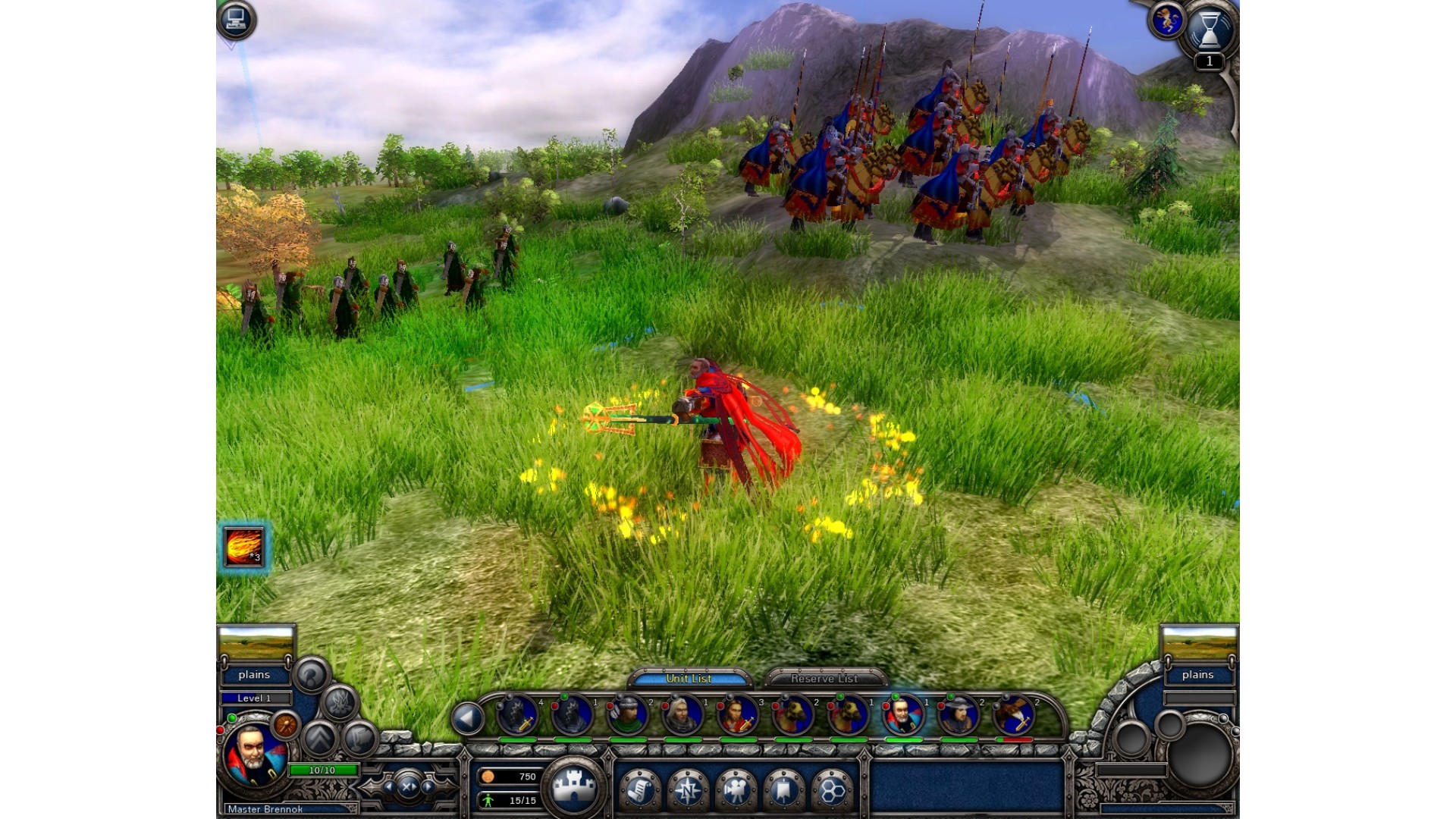Viewport: 1456px width, 819px height.
Task: Select the green-cloaked archer unit portrait
Action: coord(627,715)
